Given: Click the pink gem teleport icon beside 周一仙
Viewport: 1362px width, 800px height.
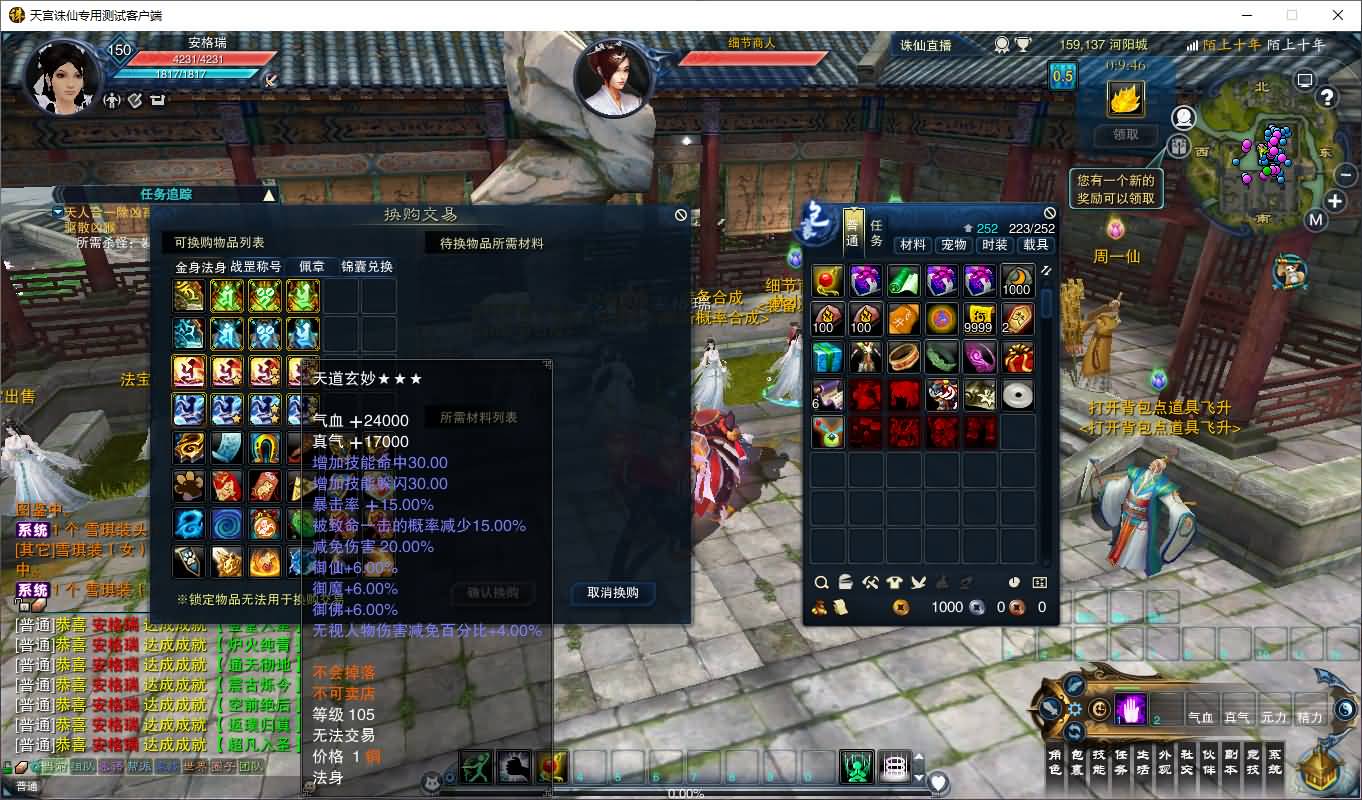Looking at the screenshot, I should pos(1116,228).
